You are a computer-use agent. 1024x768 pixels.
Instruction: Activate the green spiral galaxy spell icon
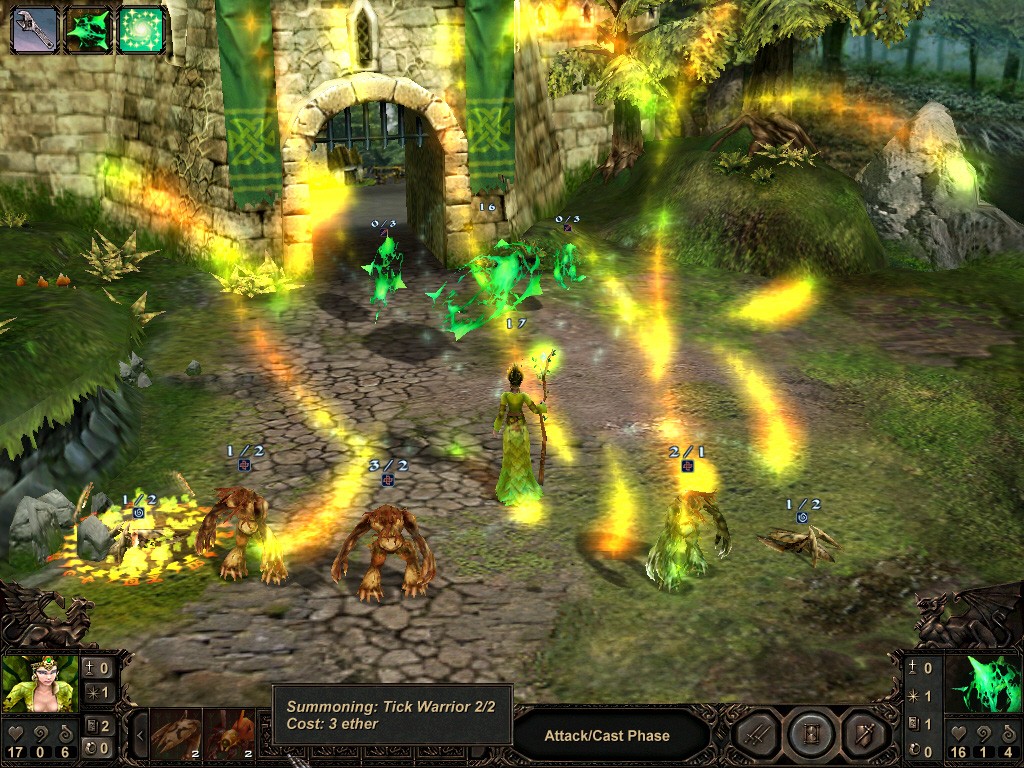(142, 29)
